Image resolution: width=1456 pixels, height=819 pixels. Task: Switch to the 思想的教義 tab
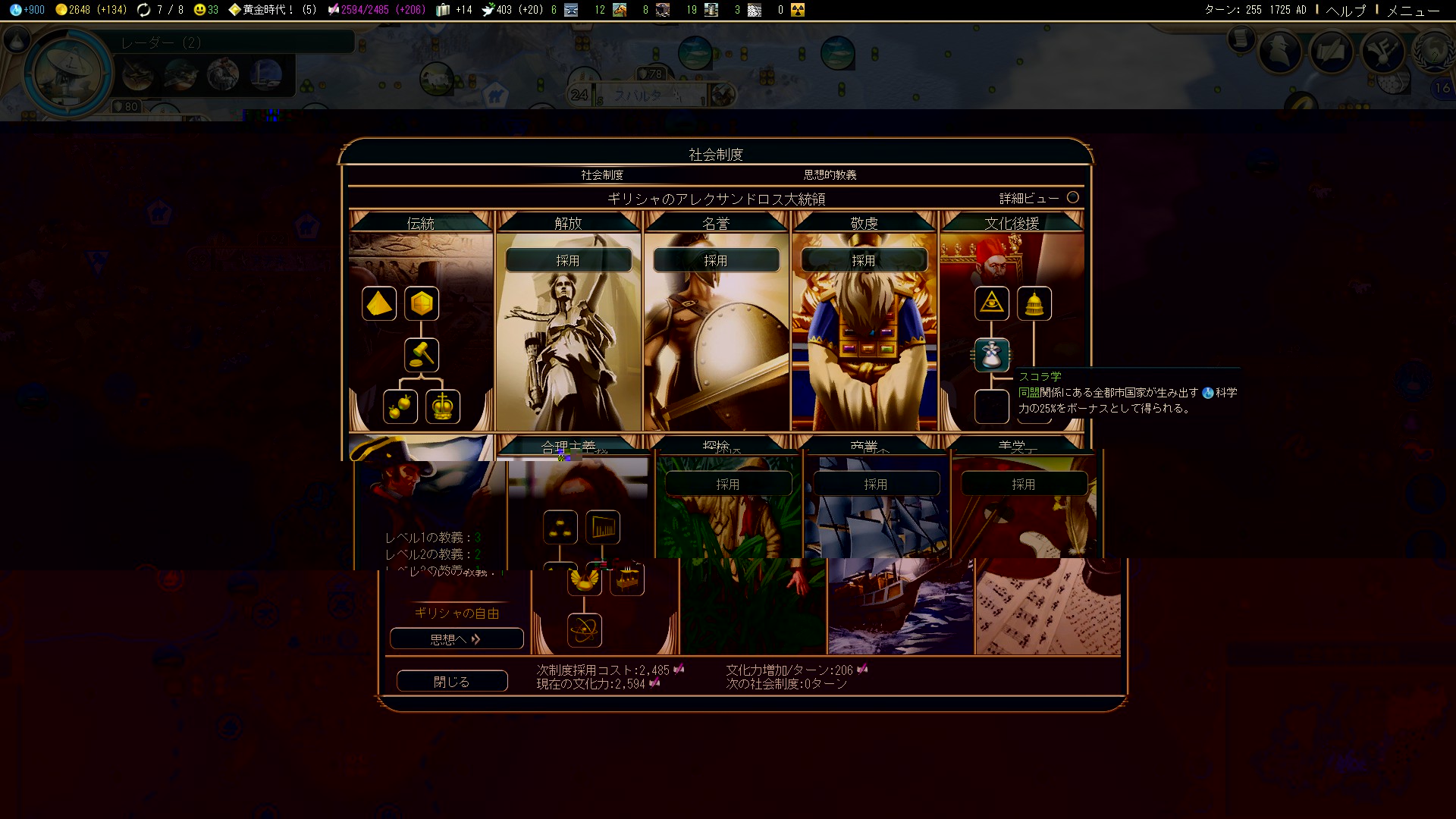pyautogui.click(x=830, y=174)
